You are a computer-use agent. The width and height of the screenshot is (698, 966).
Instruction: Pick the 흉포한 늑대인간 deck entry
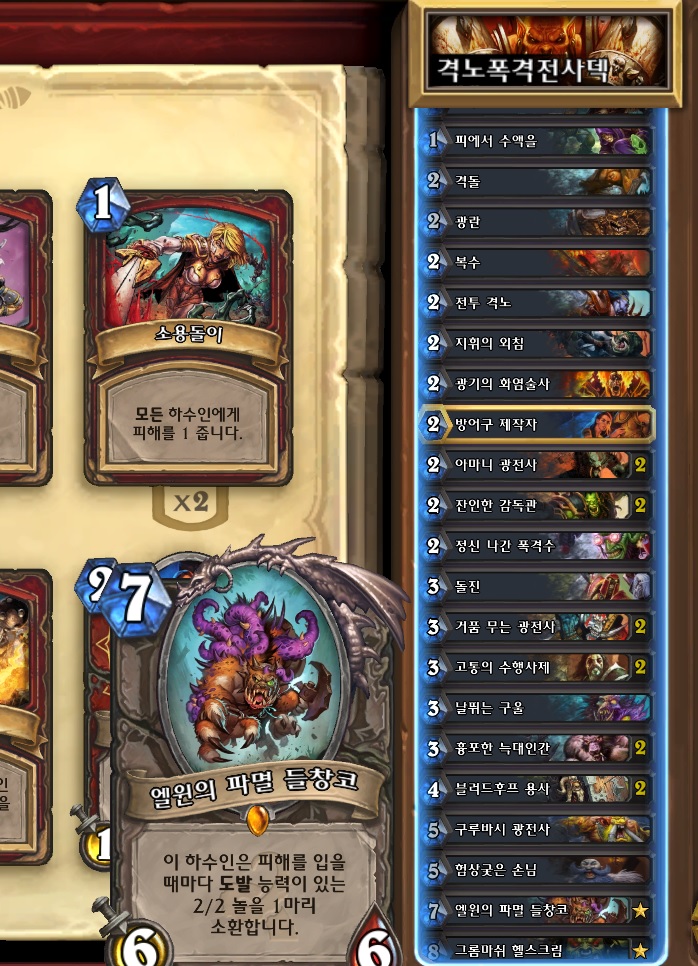coord(538,748)
